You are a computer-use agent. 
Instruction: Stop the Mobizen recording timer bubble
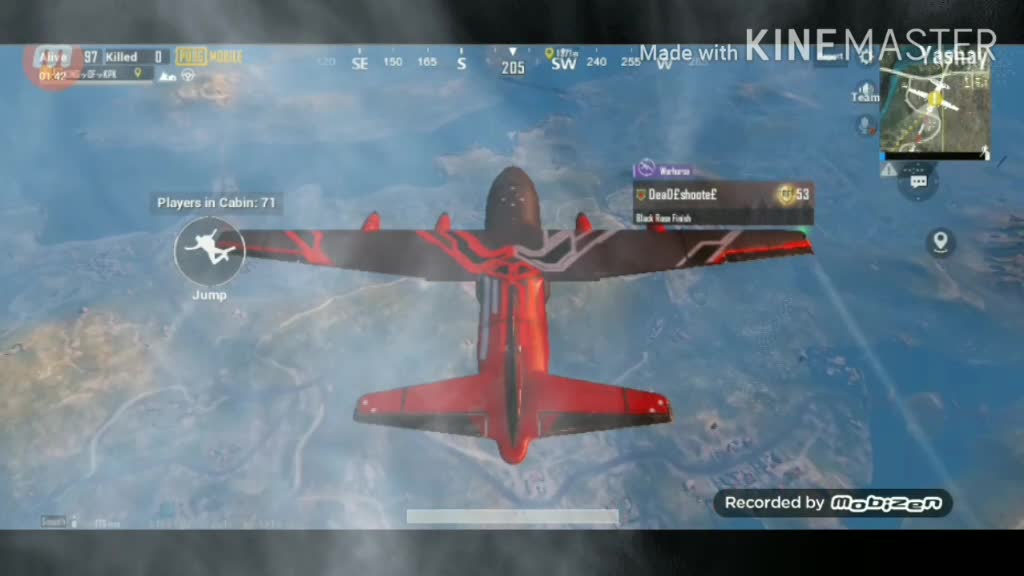53,67
